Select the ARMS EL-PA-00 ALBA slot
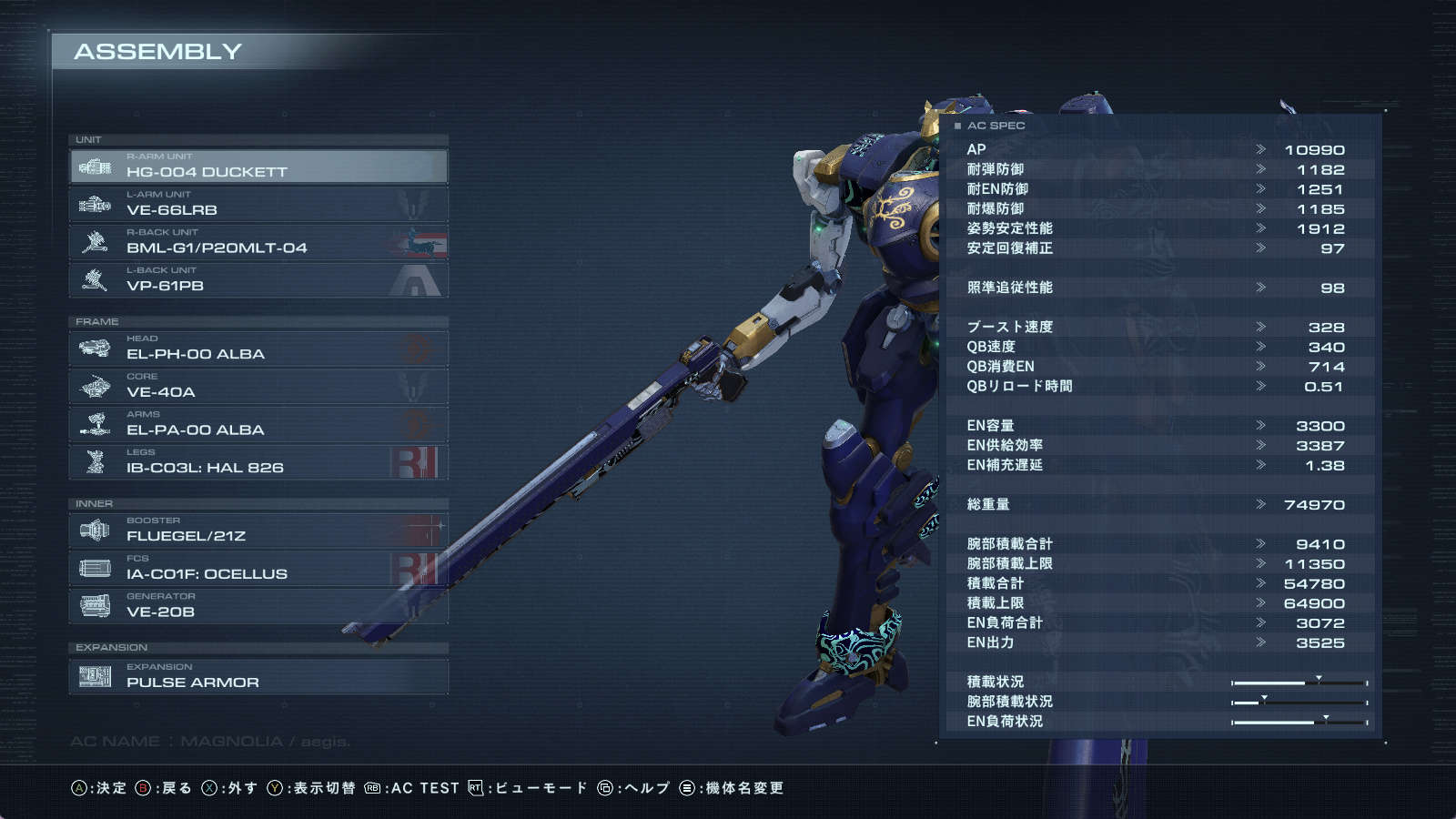Image resolution: width=1456 pixels, height=819 pixels. coord(258,425)
